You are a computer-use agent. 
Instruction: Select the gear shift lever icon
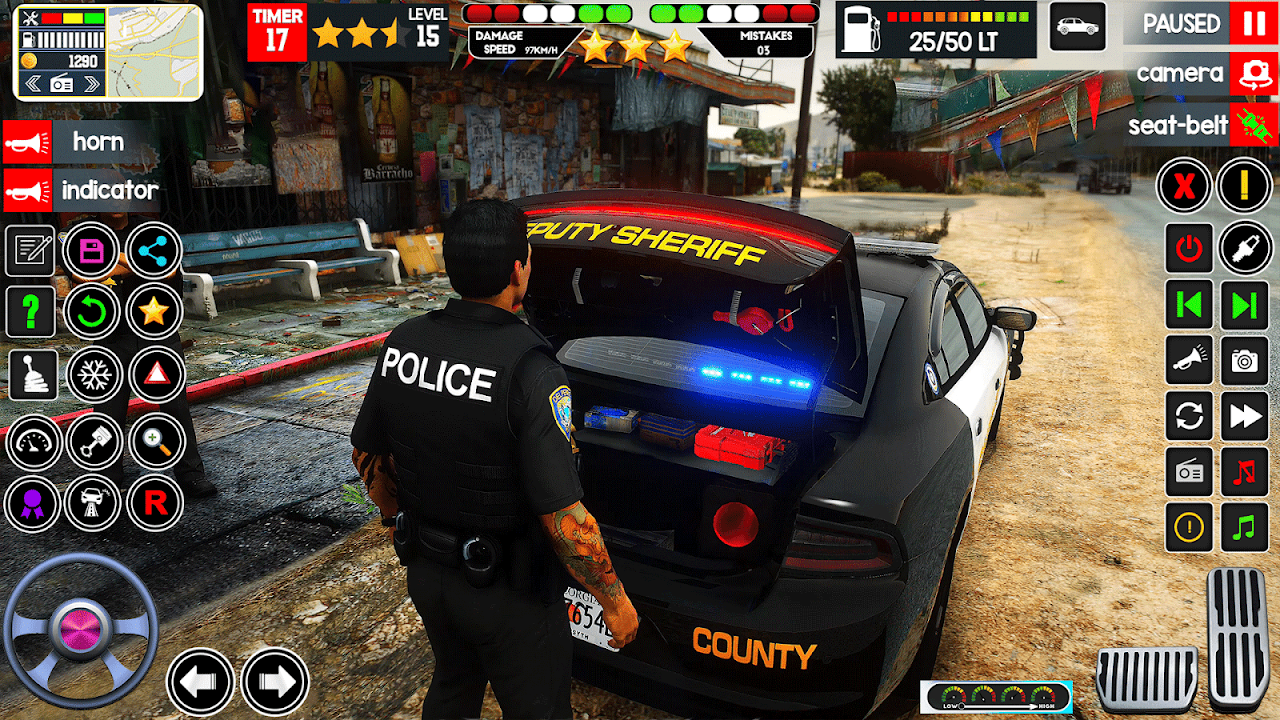(31, 375)
